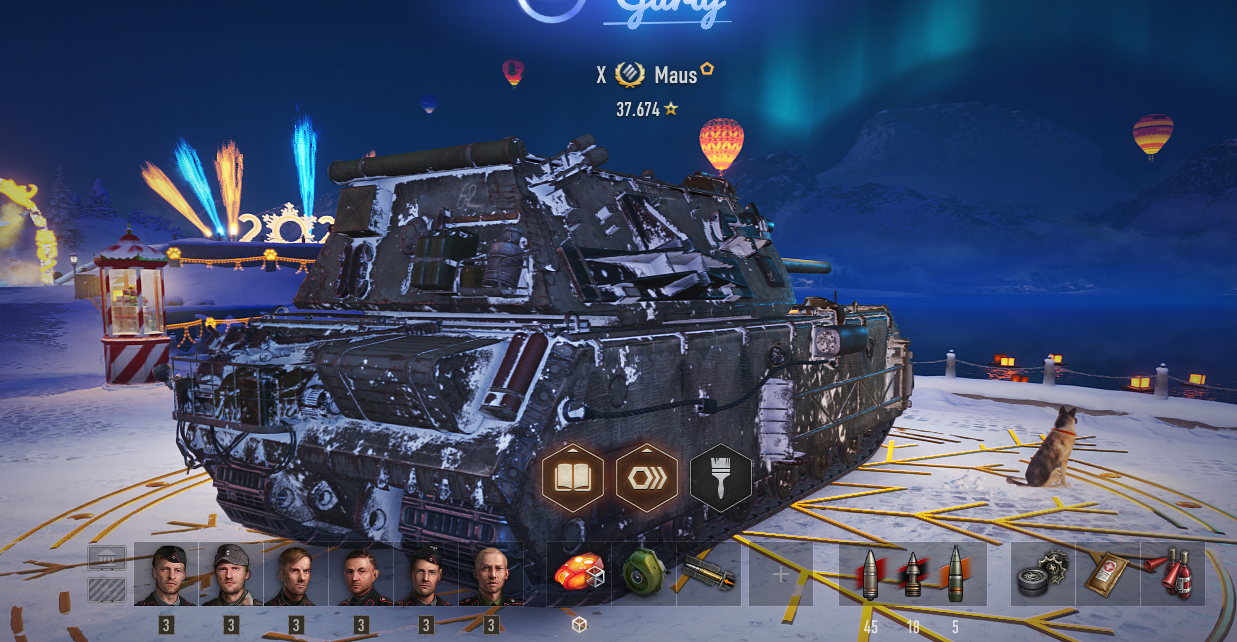Open the crew book hexagon button
The image size is (1237, 642).
[573, 478]
